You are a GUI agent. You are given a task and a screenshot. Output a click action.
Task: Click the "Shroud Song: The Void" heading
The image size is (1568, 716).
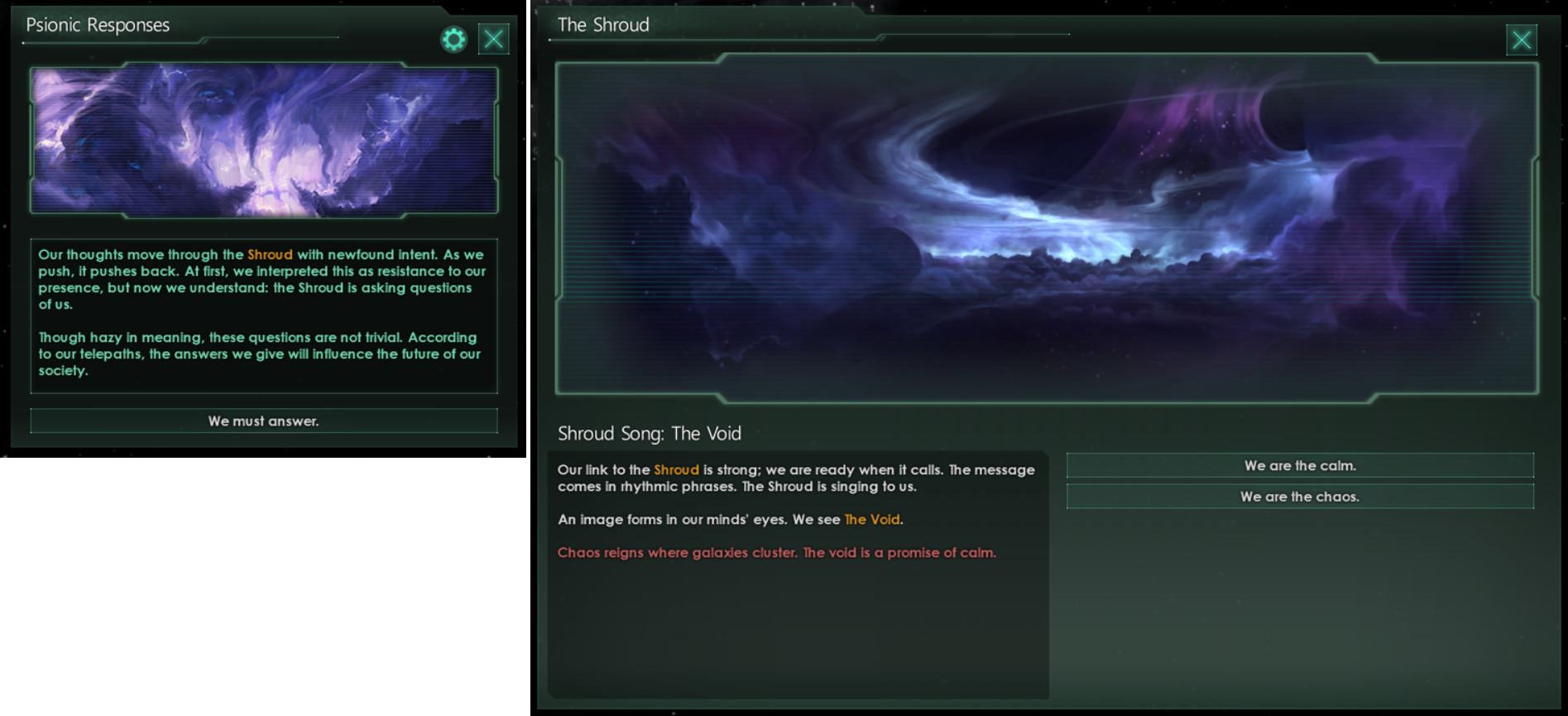[650, 433]
